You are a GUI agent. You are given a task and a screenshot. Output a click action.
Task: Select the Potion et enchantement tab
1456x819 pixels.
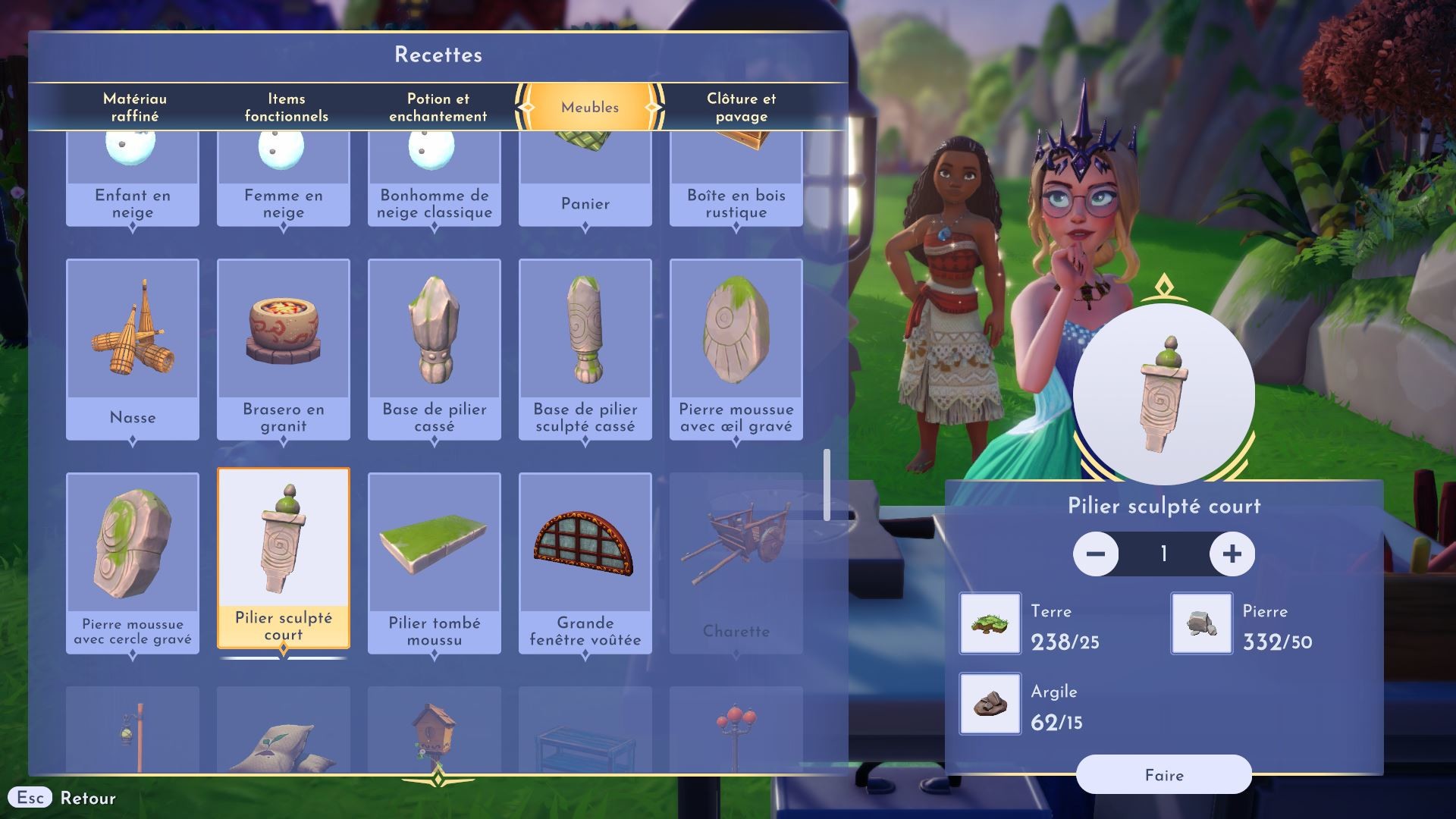pos(438,107)
